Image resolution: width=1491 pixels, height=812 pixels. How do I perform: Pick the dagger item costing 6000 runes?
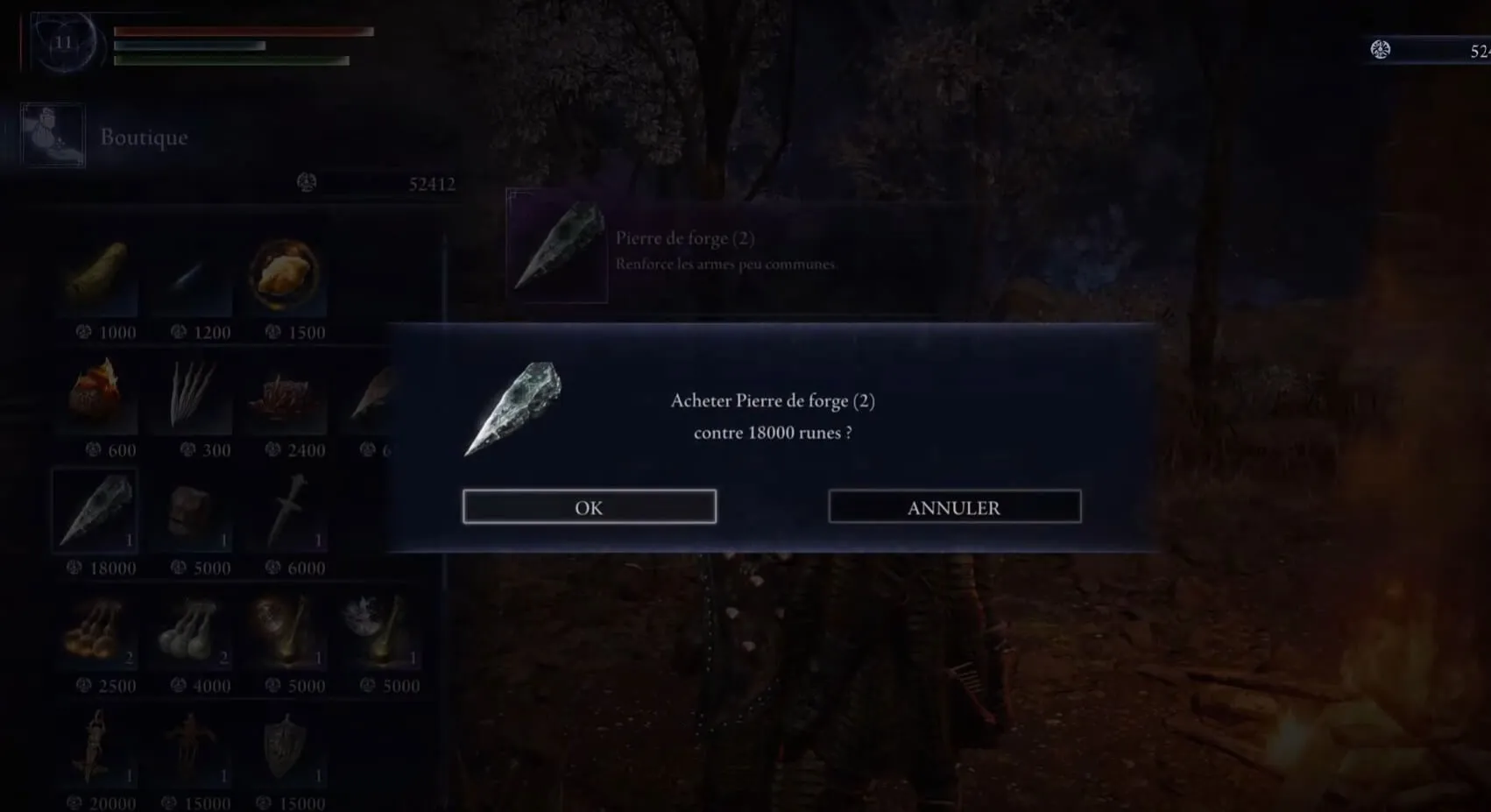[286, 512]
